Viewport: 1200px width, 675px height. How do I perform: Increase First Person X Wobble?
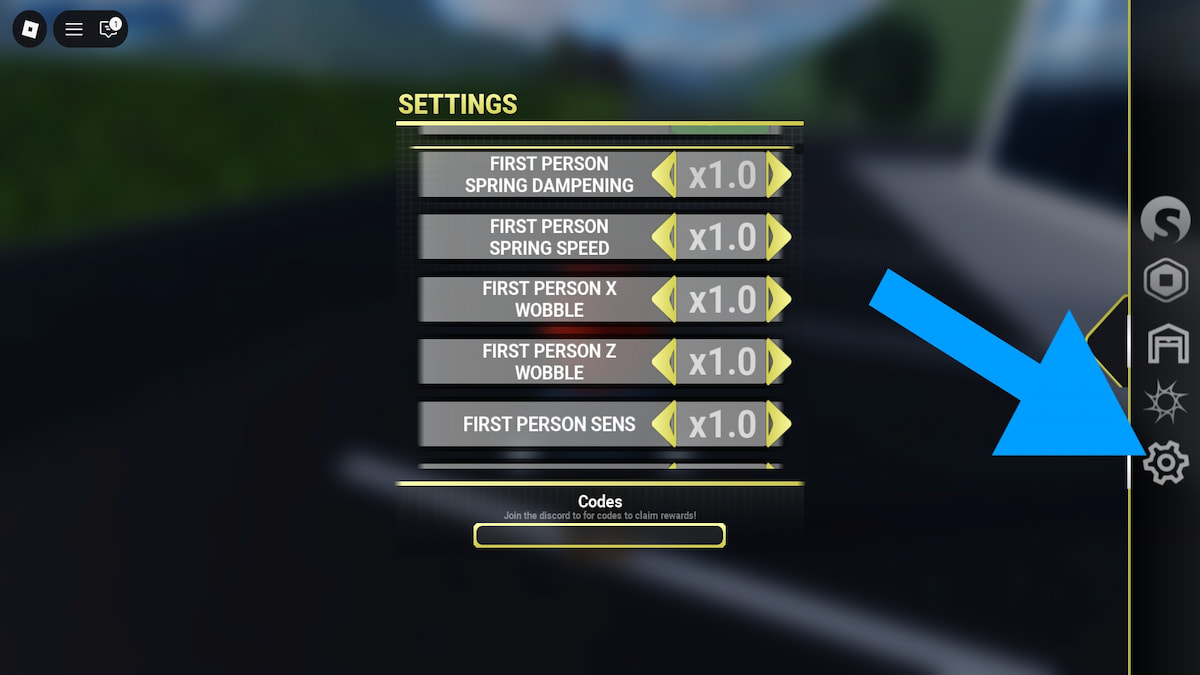point(779,299)
